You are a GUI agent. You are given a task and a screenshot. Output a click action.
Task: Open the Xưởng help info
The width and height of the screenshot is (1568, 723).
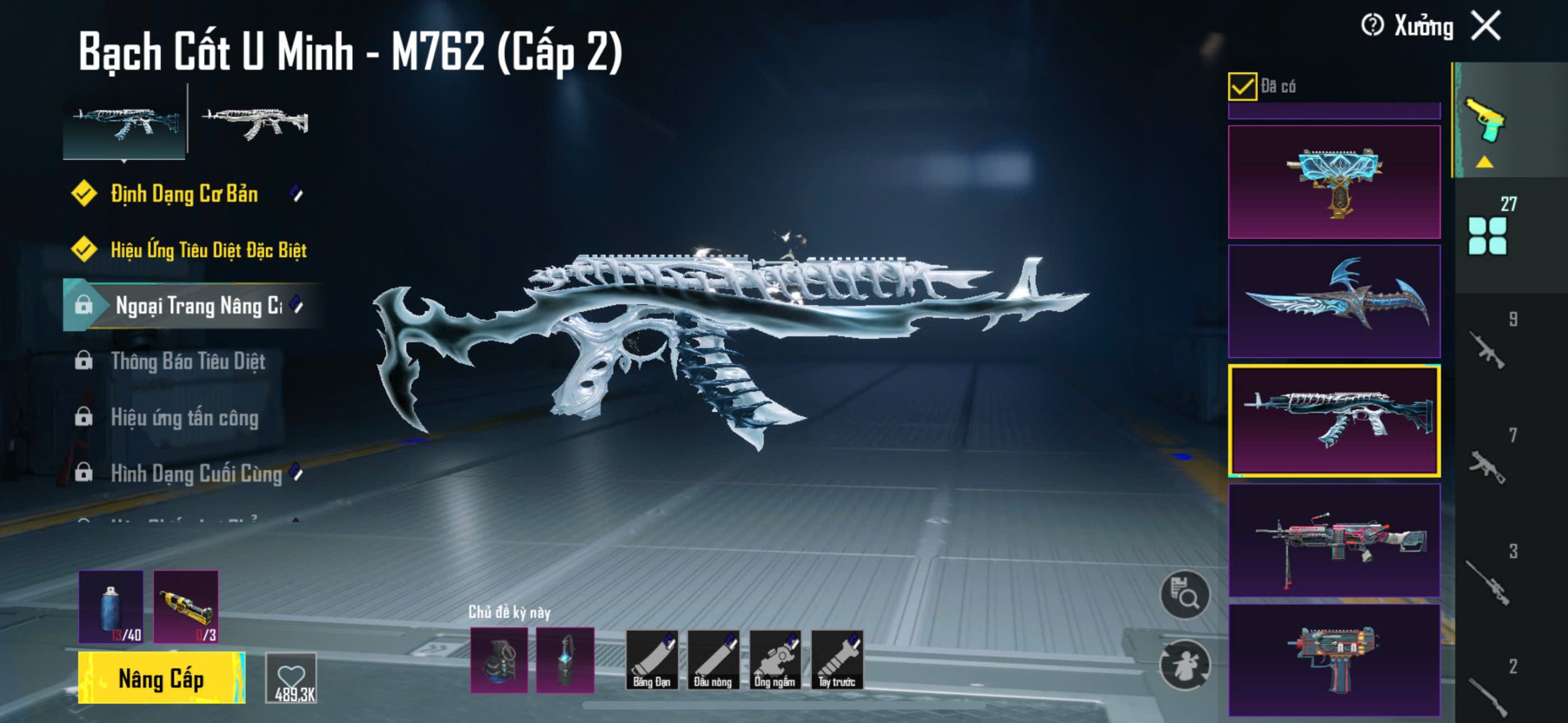point(1372,26)
